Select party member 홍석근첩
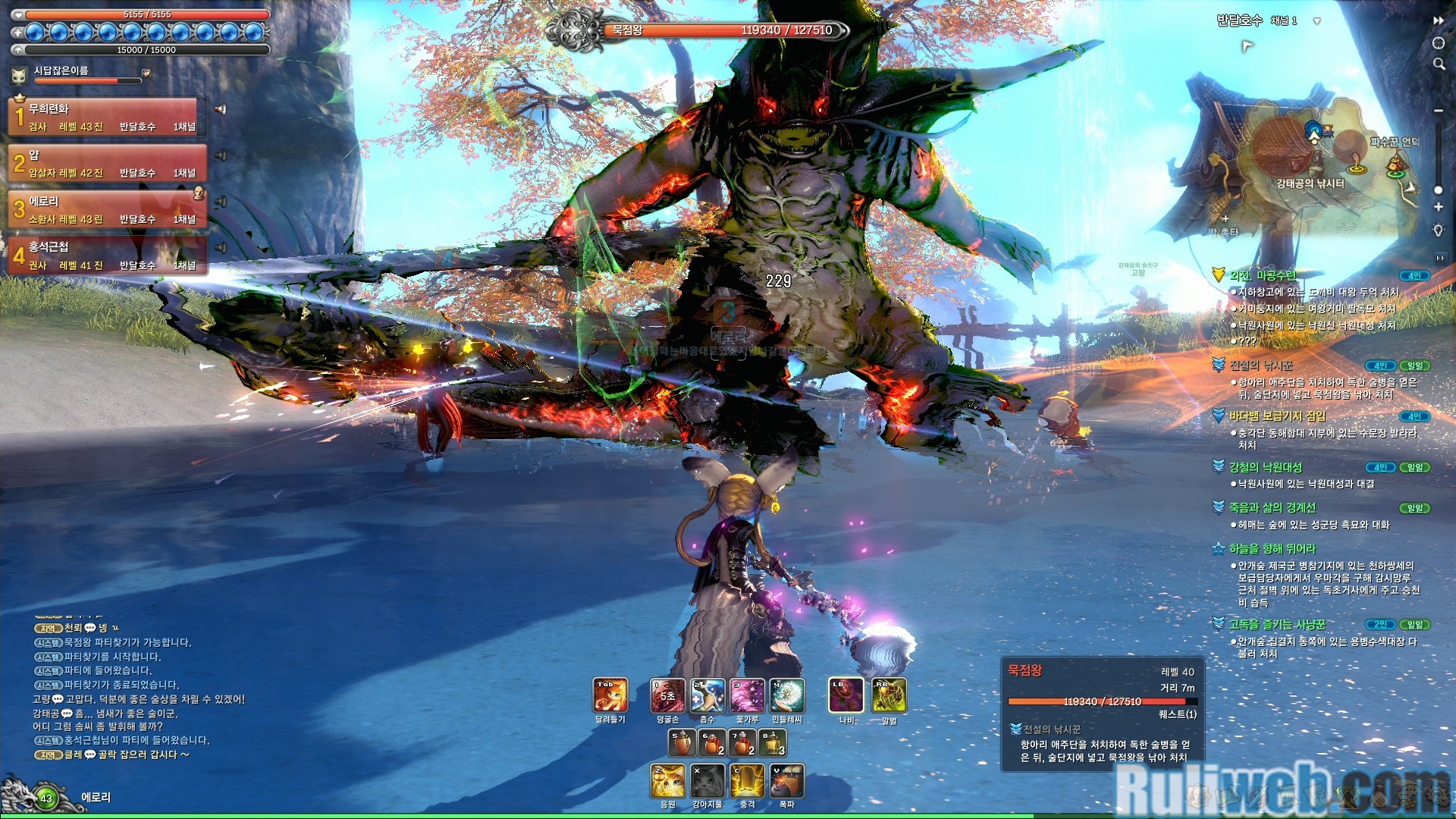The width and height of the screenshot is (1456, 819). pyautogui.click(x=106, y=256)
